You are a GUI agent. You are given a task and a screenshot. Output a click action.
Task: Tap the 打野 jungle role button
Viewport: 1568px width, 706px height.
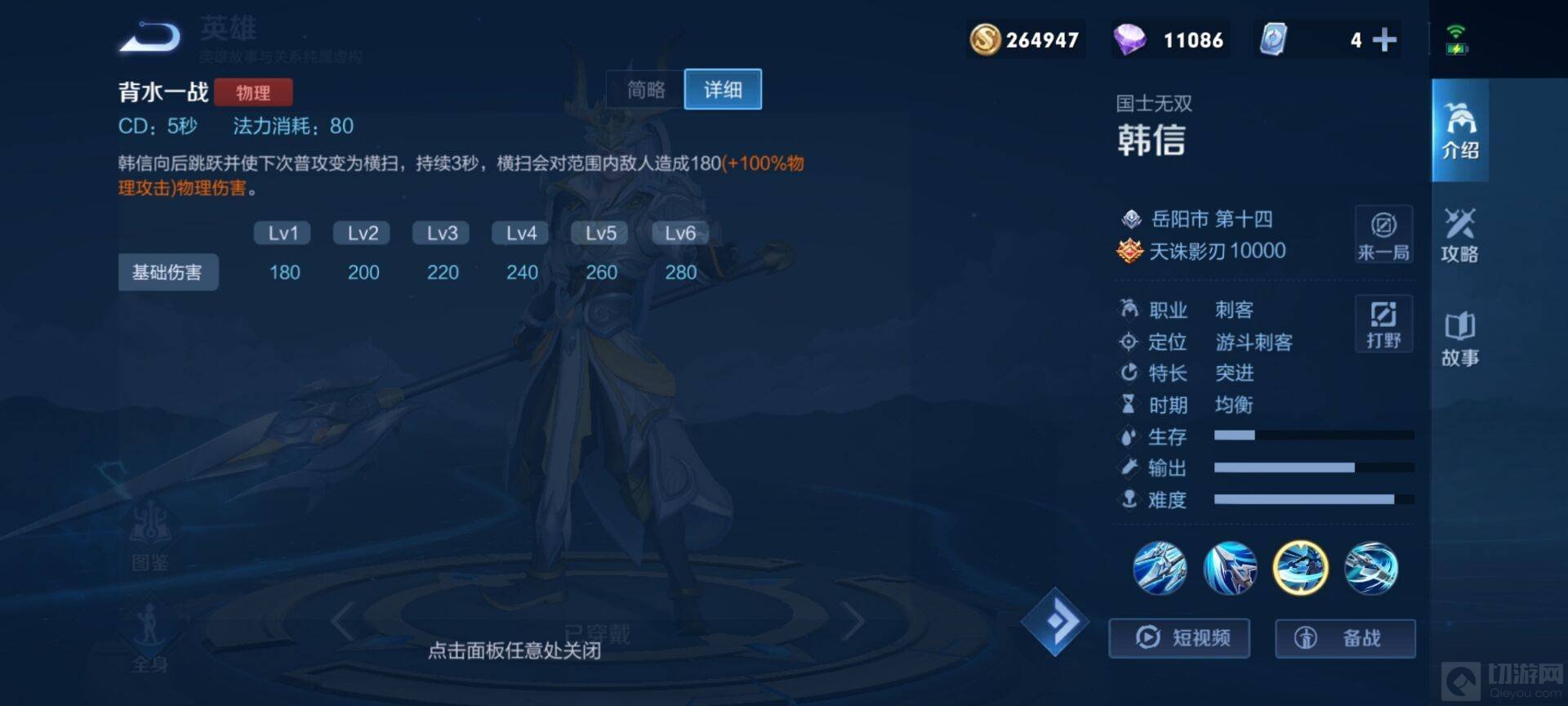click(x=1383, y=324)
